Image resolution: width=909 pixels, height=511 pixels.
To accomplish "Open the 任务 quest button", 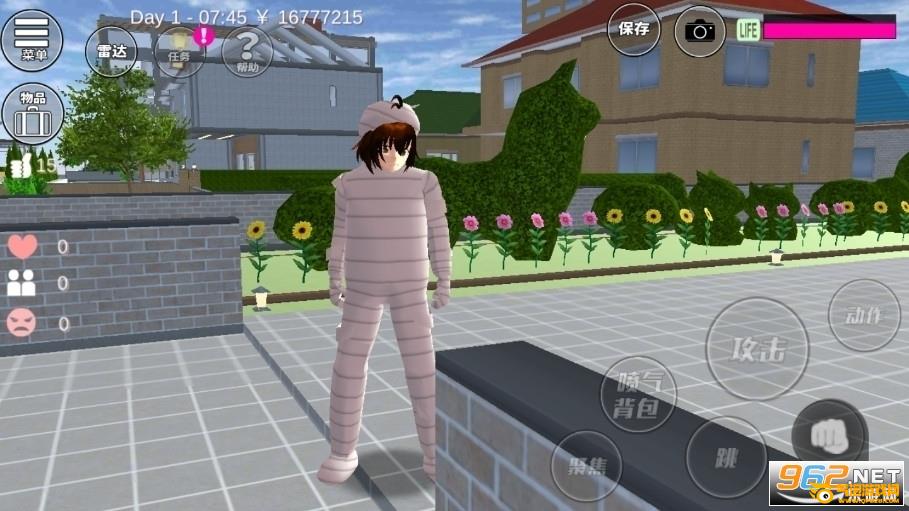I will tap(179, 51).
